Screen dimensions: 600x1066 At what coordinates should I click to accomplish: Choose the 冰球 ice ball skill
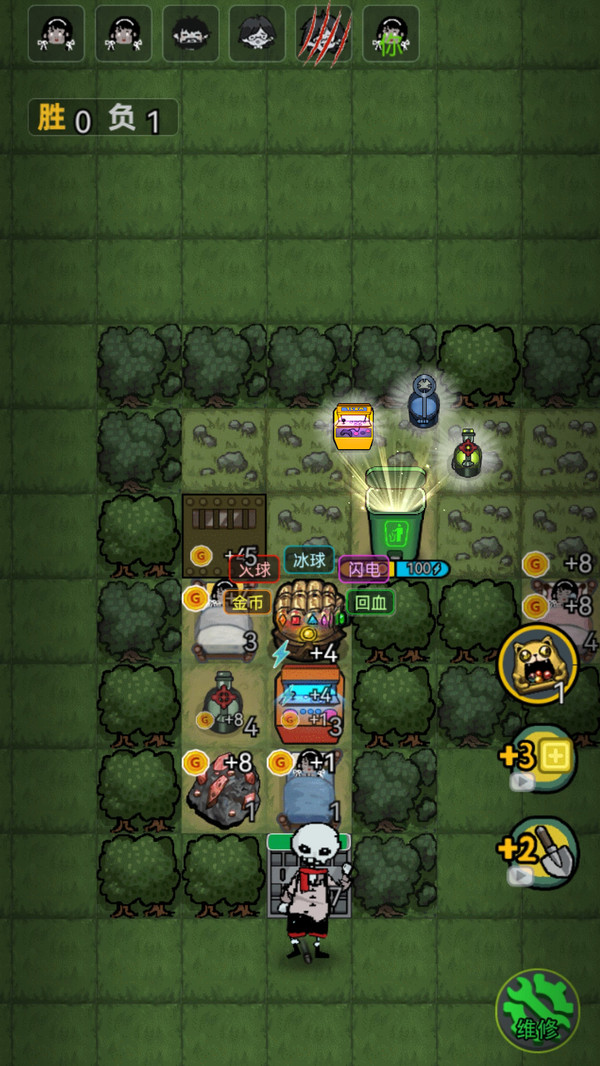pyautogui.click(x=309, y=559)
